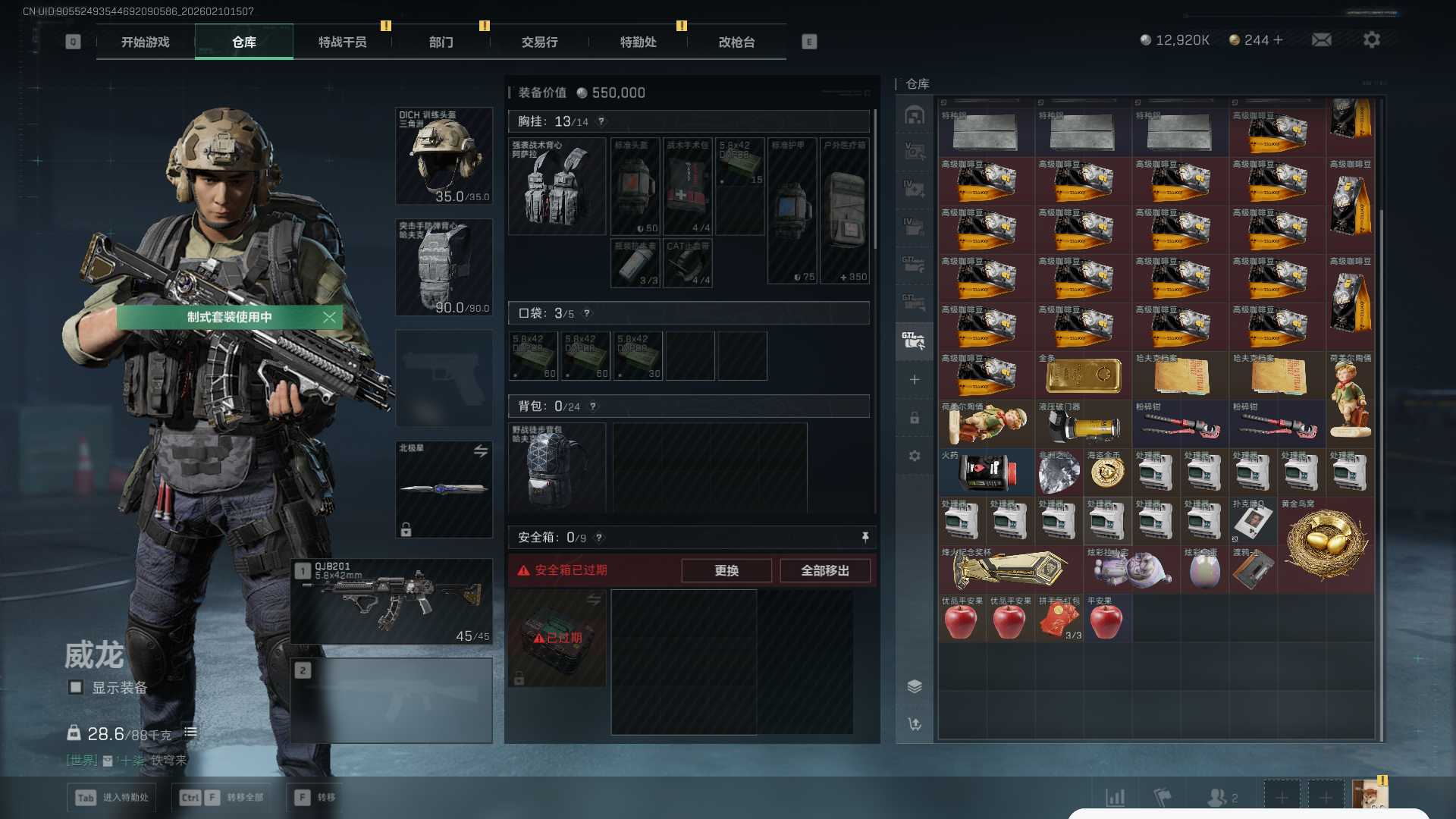Choose the hydraulic door breaker item
The image size is (1456, 819).
(1083, 425)
